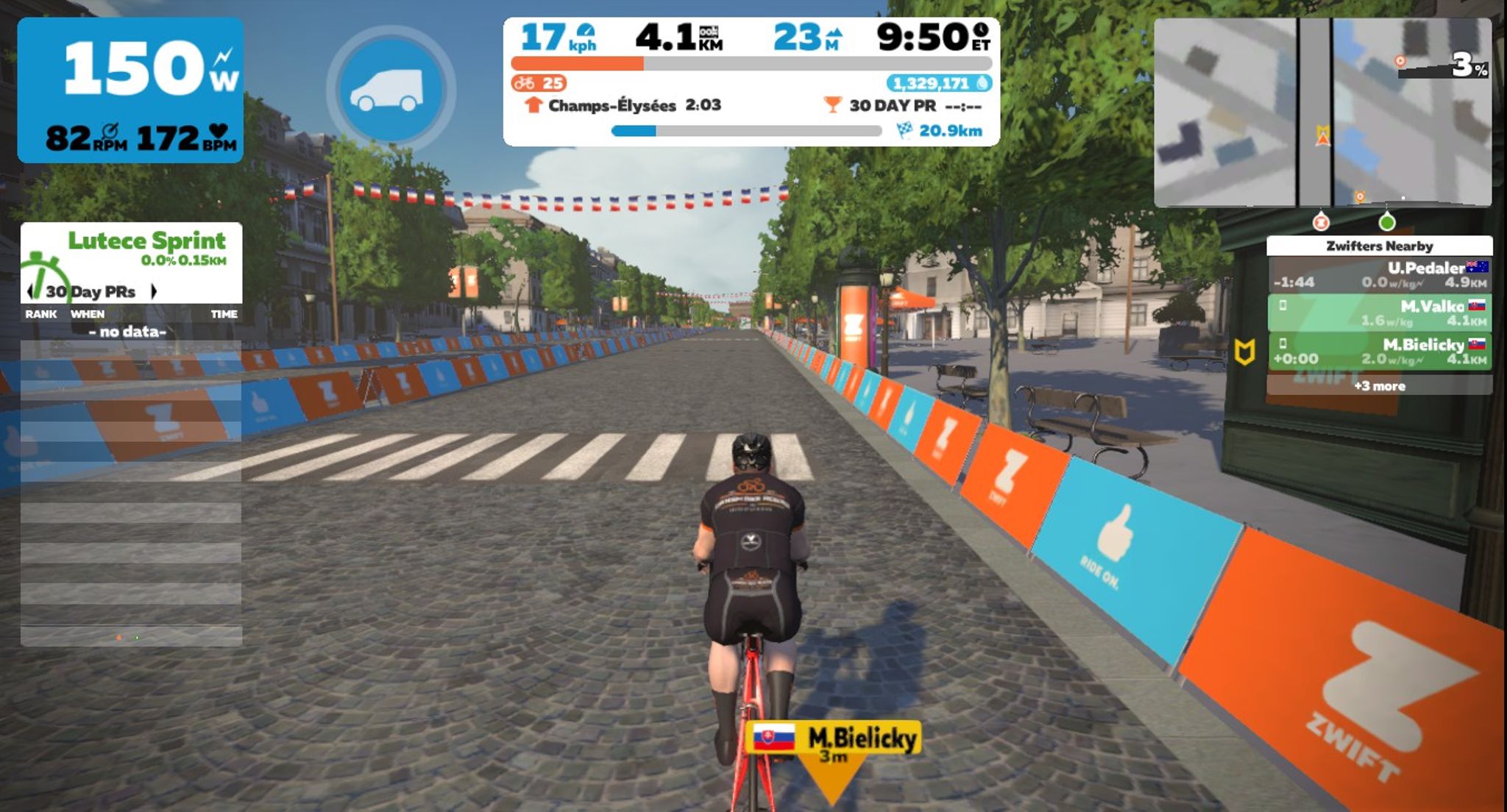Select M.Valko in the nearby riders list
Viewport: 1507px width, 812px height.
point(1379,313)
